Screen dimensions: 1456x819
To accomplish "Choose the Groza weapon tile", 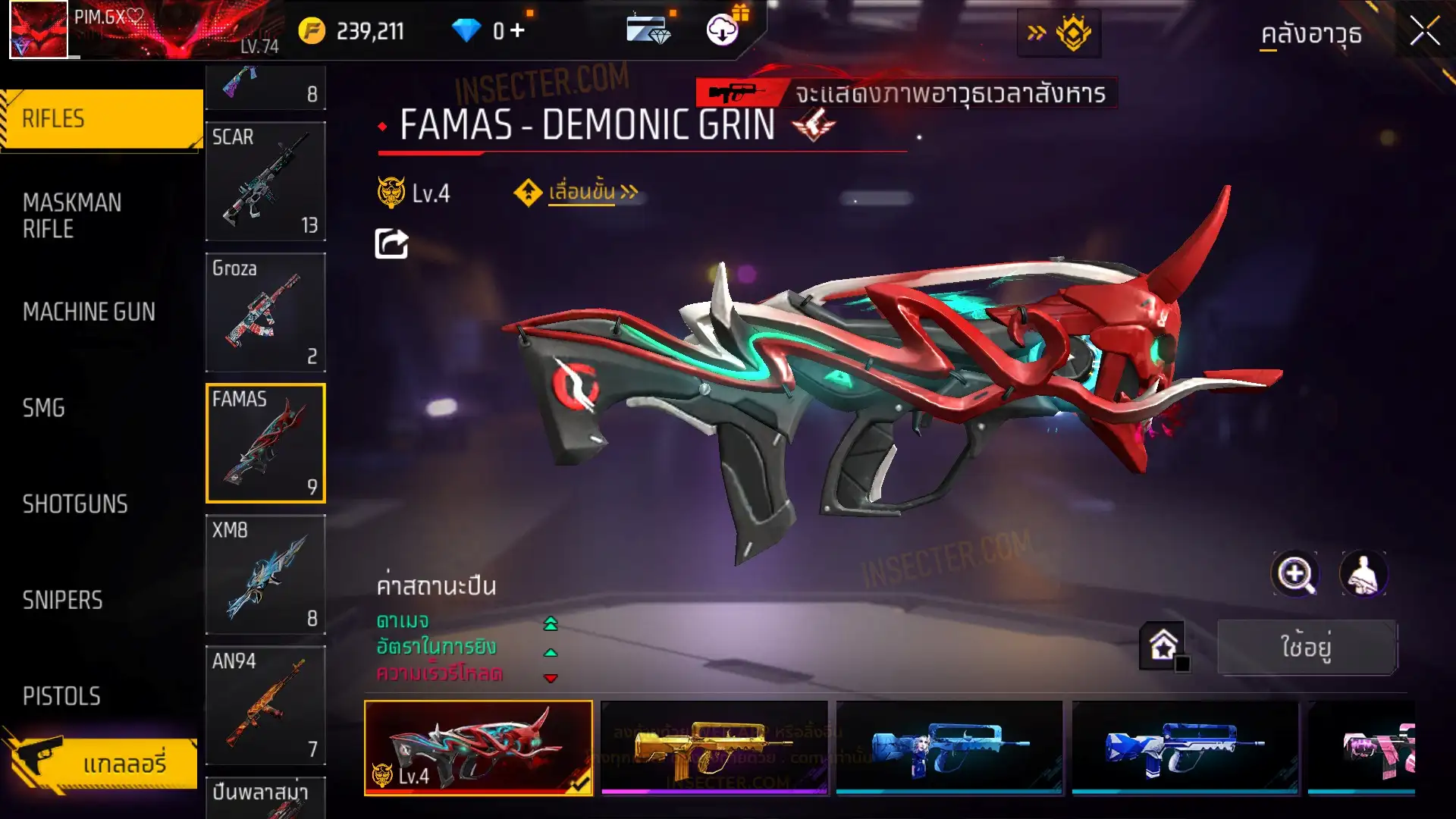I will pyautogui.click(x=265, y=312).
